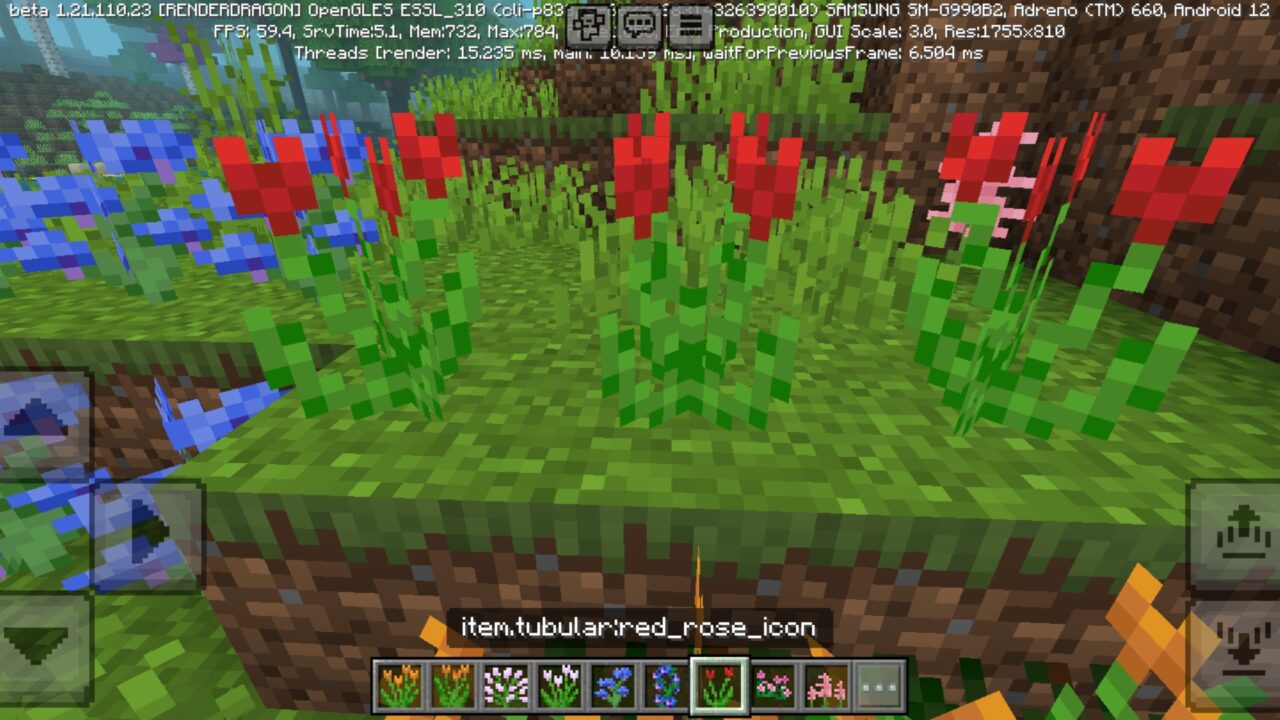Select the blue cornflower bunch hotbar slot

pyautogui.click(x=612, y=686)
